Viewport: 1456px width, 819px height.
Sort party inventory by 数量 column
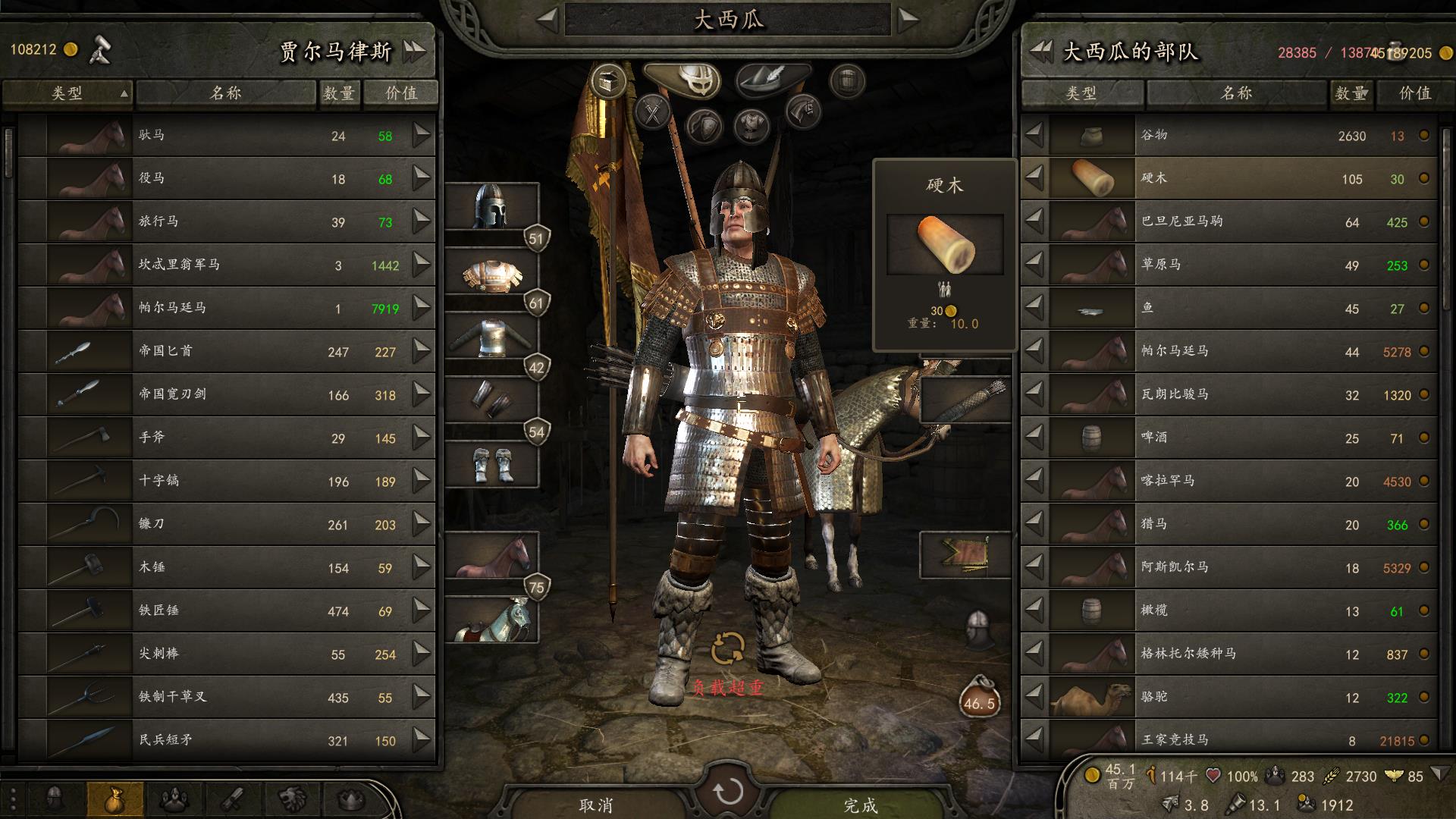coord(1350,93)
